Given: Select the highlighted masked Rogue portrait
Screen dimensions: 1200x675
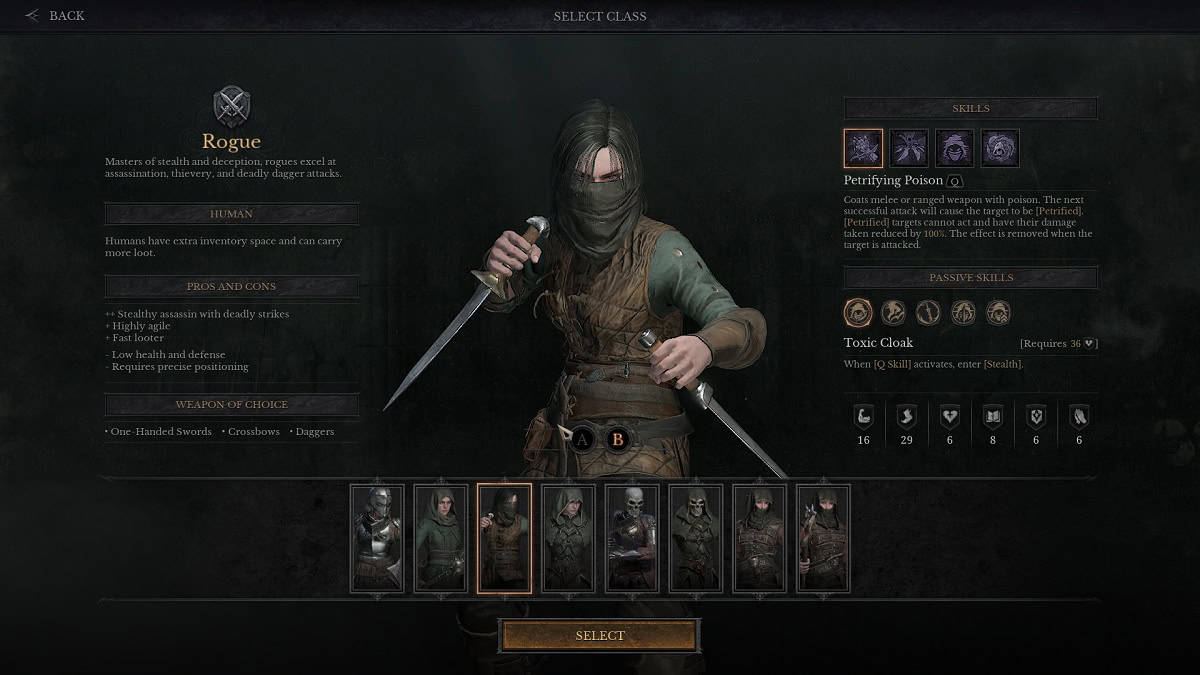Looking at the screenshot, I should [x=505, y=538].
